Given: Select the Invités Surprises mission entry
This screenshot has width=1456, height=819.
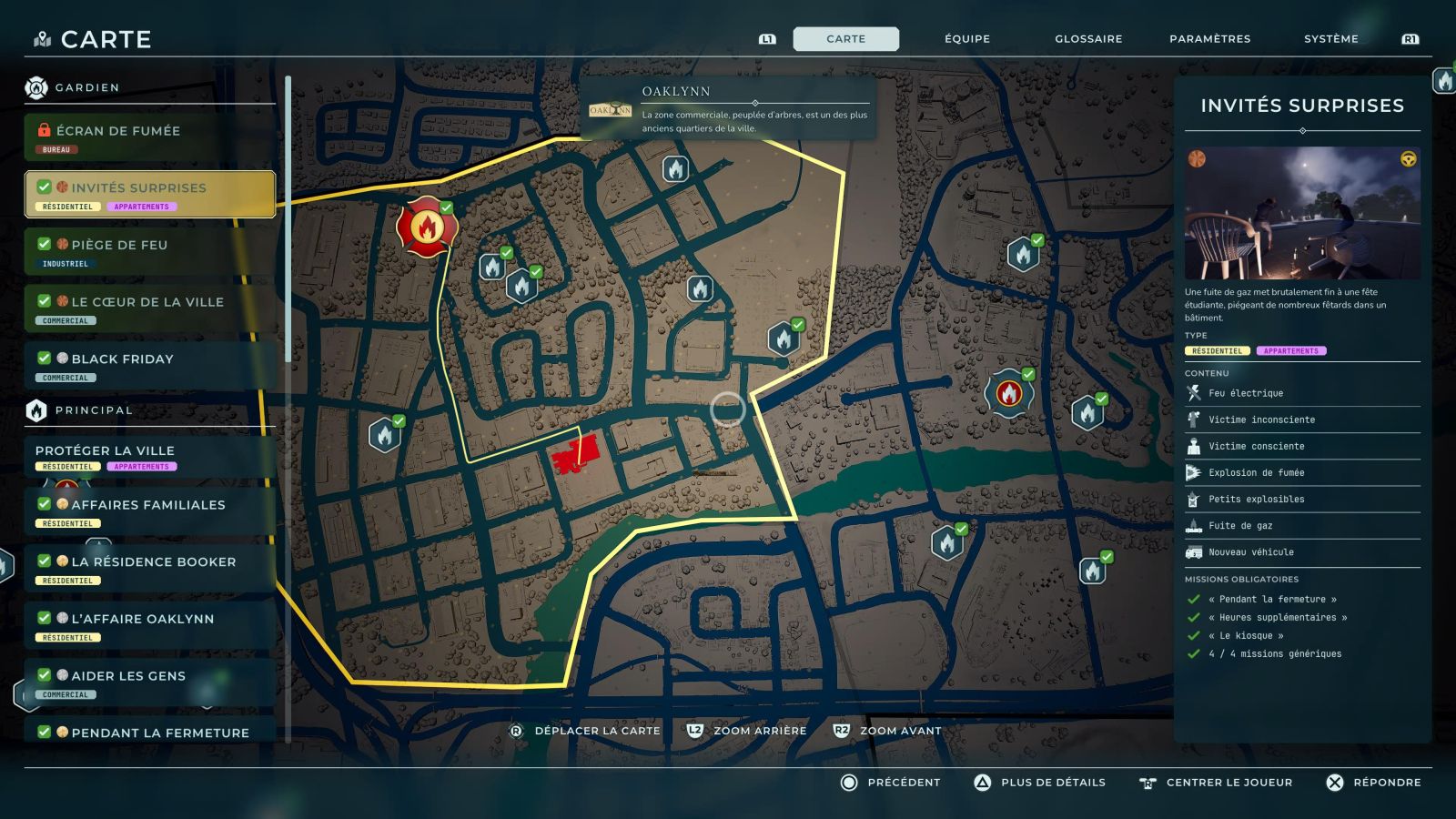Looking at the screenshot, I should pos(149,194).
